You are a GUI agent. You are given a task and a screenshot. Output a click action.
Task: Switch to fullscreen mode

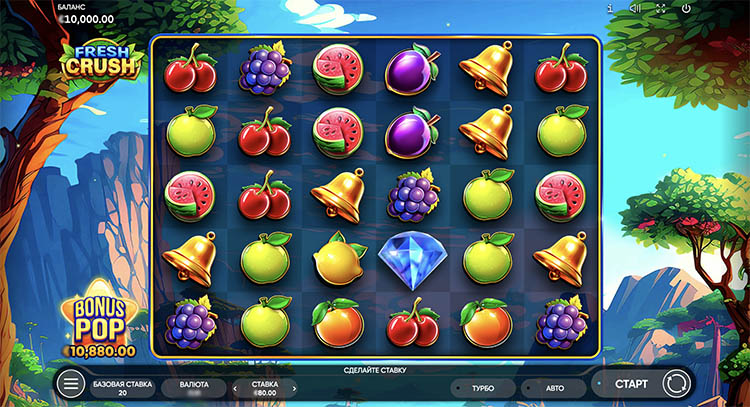(660, 9)
